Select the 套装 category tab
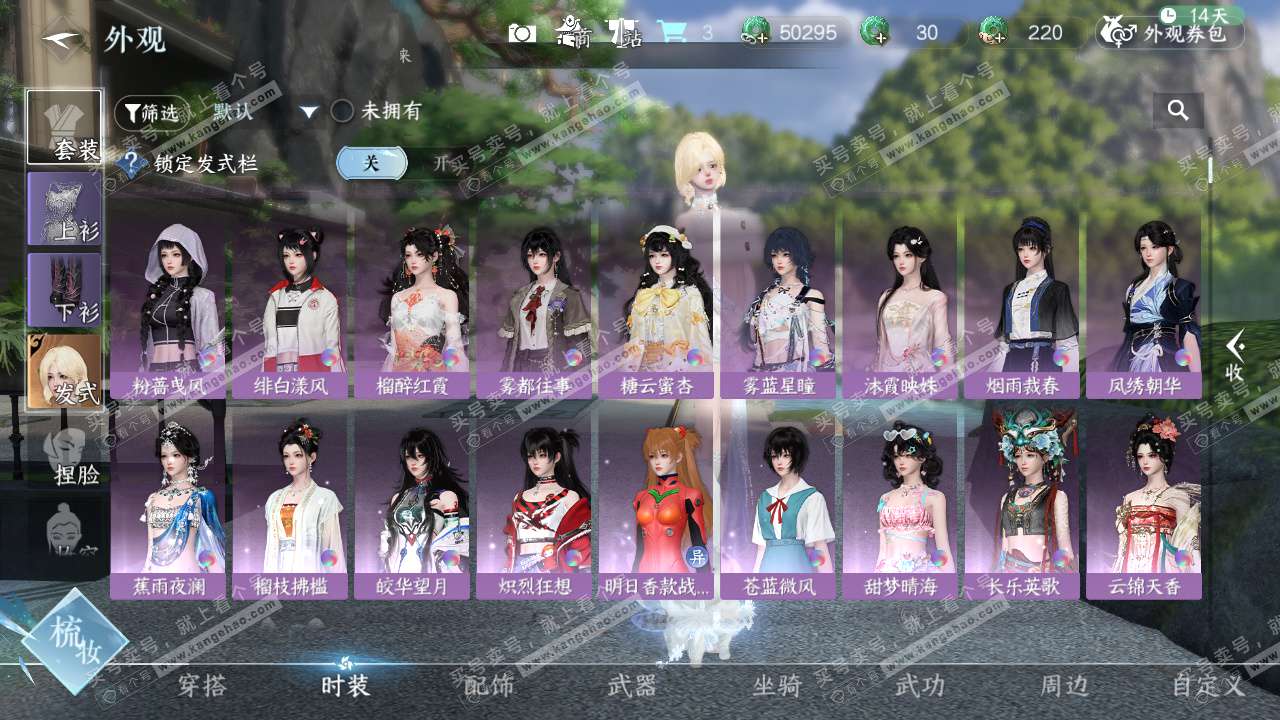The height and width of the screenshot is (720, 1280). click(x=64, y=128)
